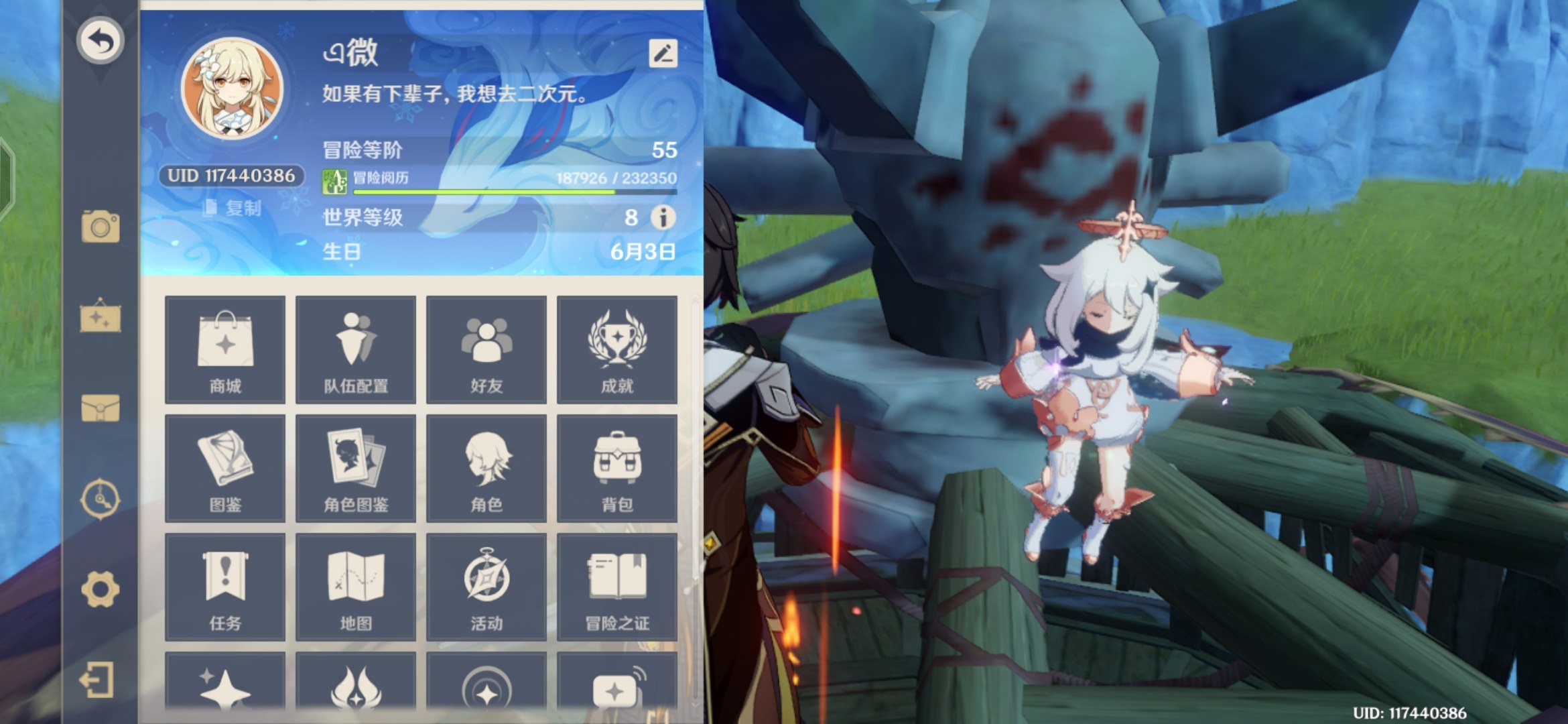
Task: Copy the UID with 复制 button
Action: [233, 208]
